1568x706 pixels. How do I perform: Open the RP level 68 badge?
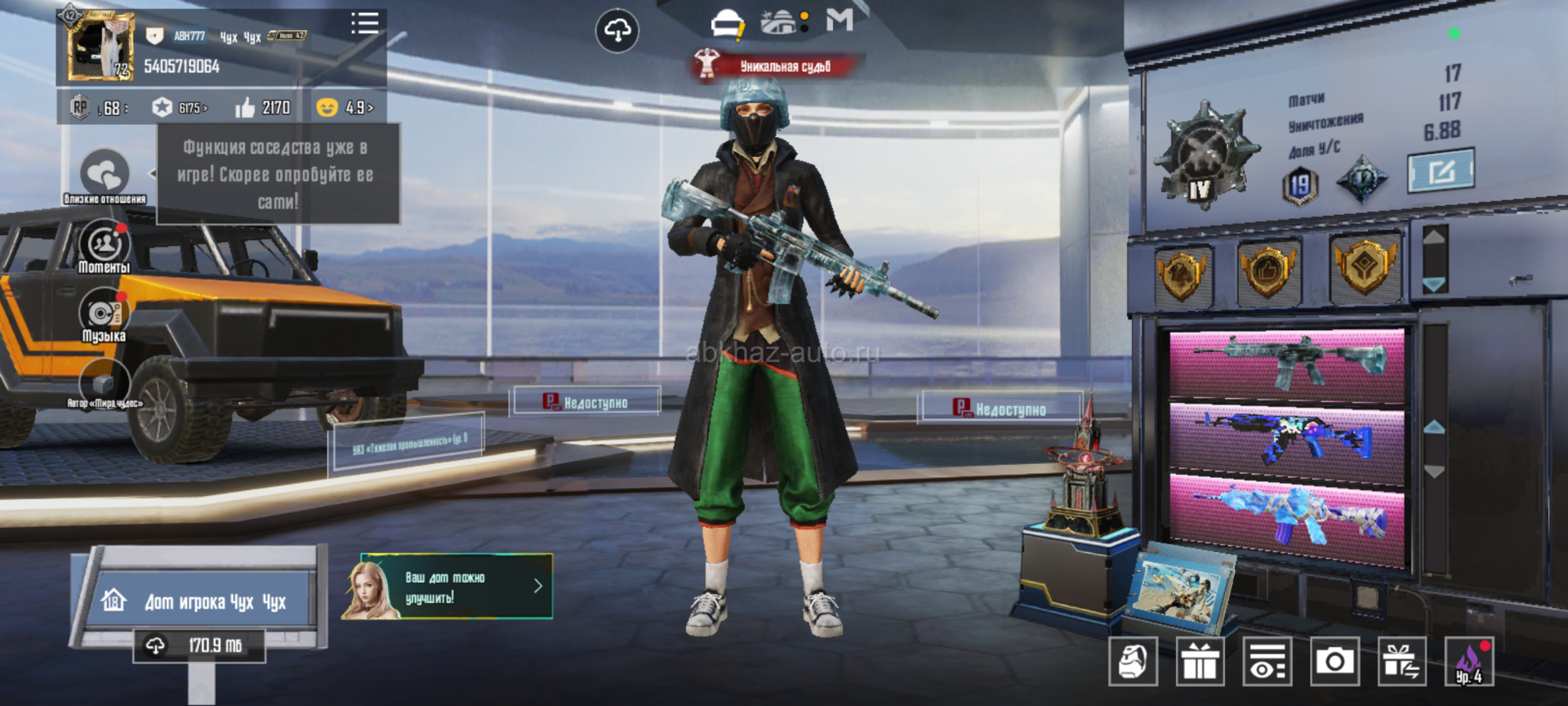point(100,108)
